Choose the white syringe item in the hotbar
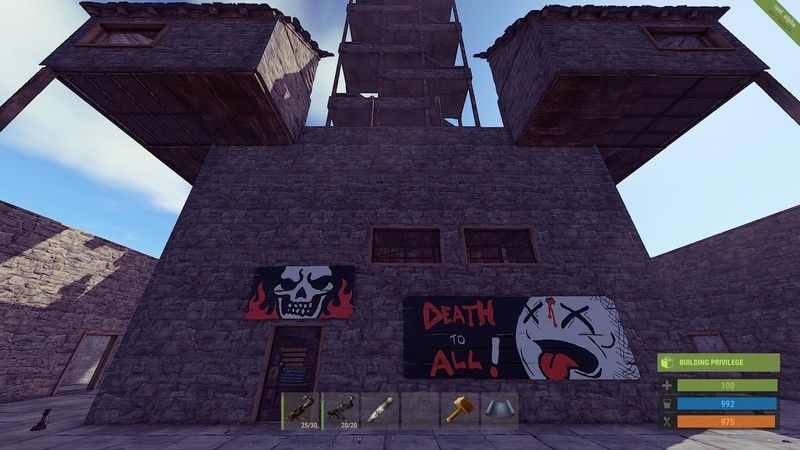This screenshot has width=800, height=450. [379, 410]
